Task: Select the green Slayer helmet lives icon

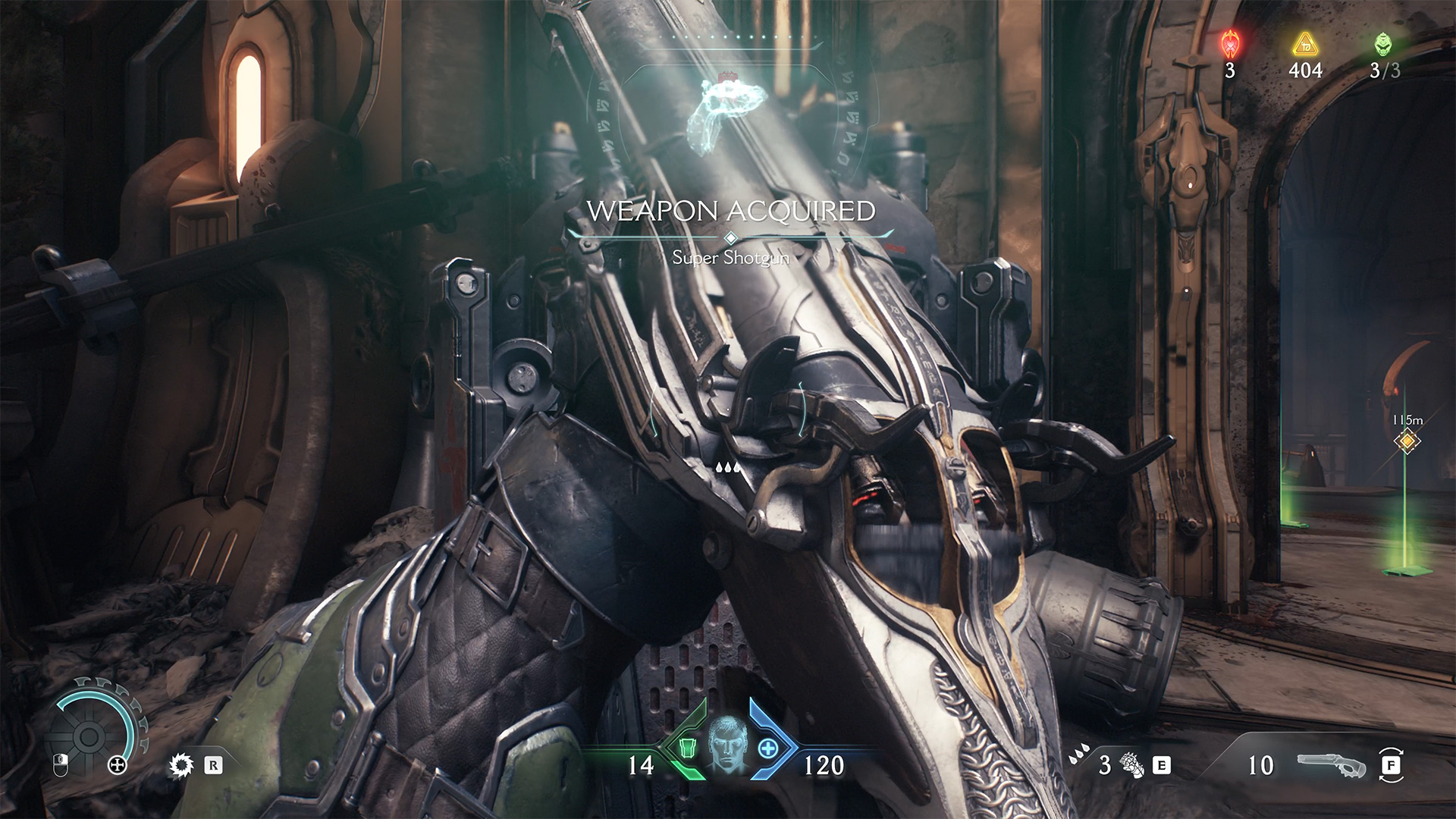Action: (x=1383, y=44)
